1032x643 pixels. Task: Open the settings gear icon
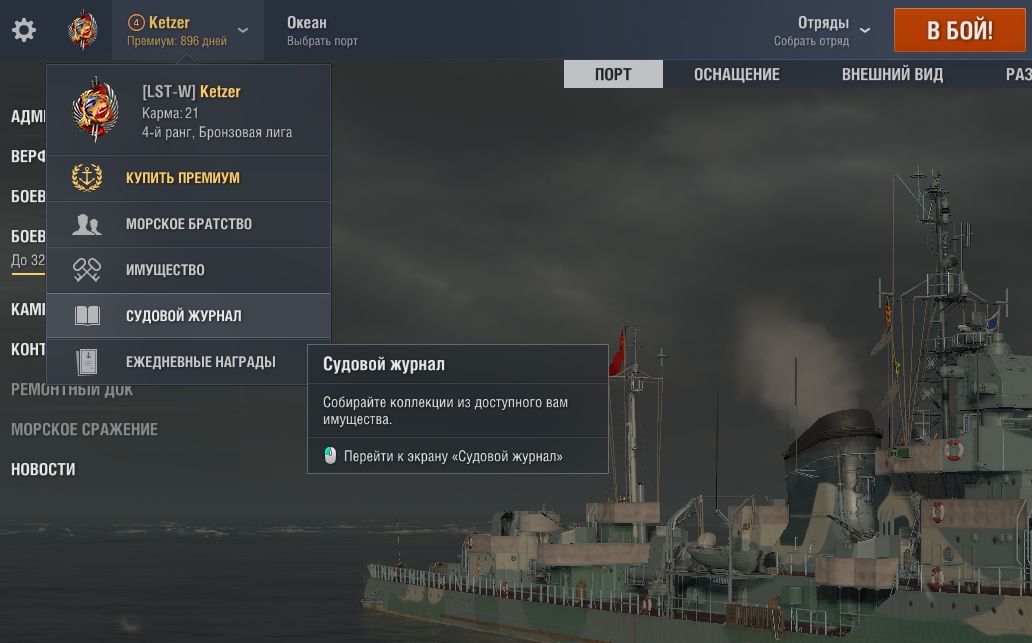point(24,30)
